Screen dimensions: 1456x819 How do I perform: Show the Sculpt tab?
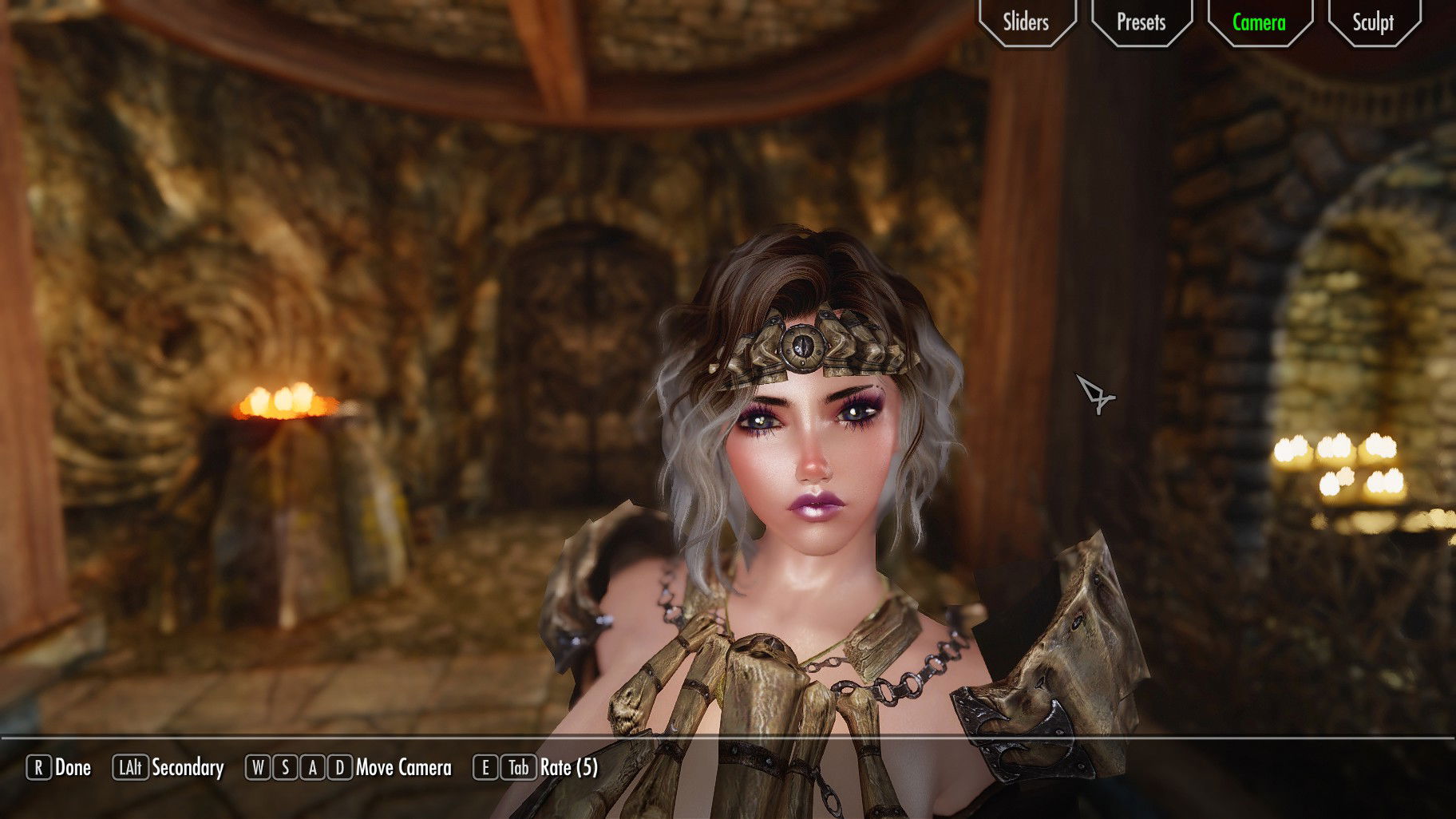tap(1373, 22)
